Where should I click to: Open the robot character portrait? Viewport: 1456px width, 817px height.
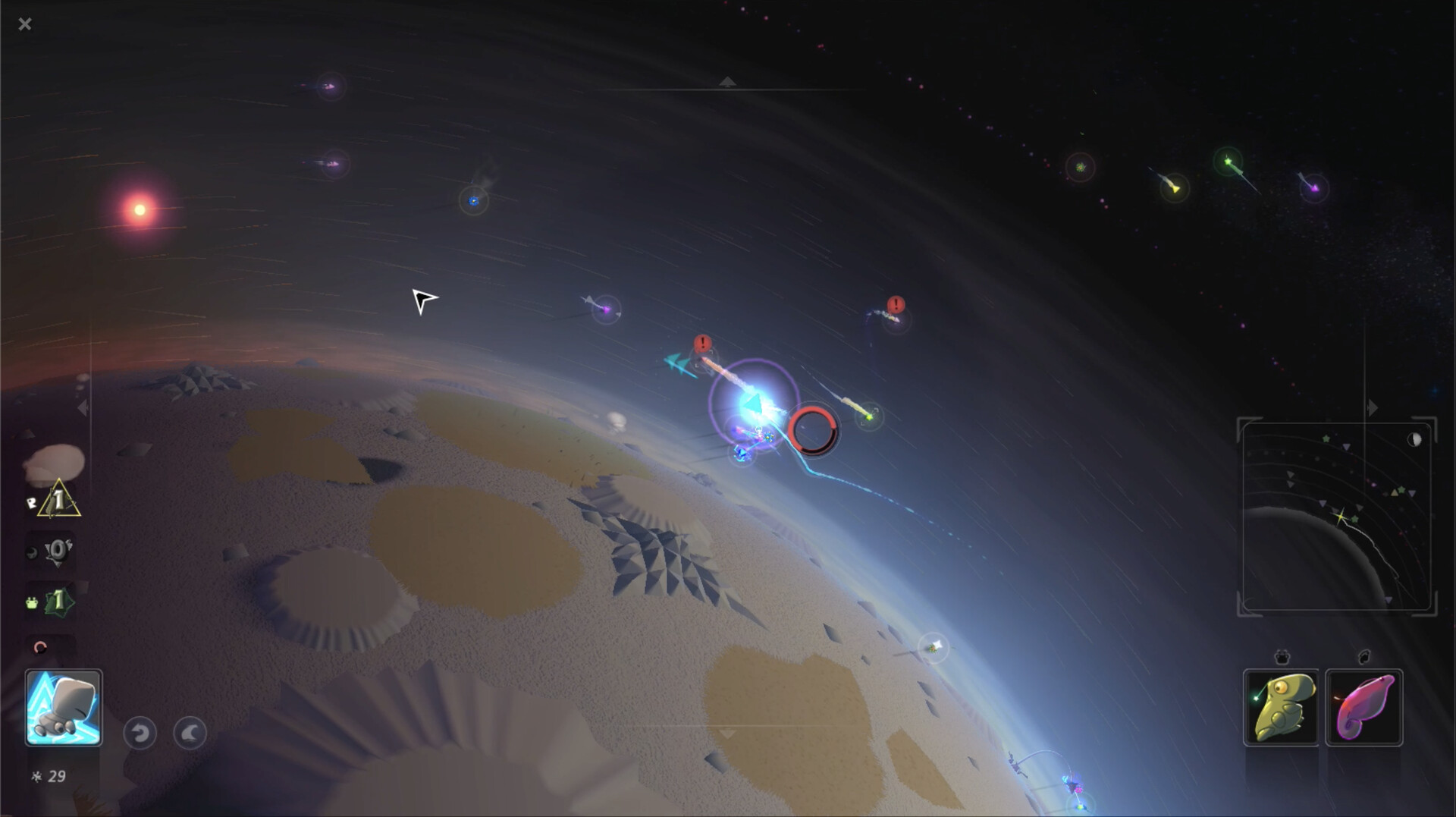coord(64,707)
